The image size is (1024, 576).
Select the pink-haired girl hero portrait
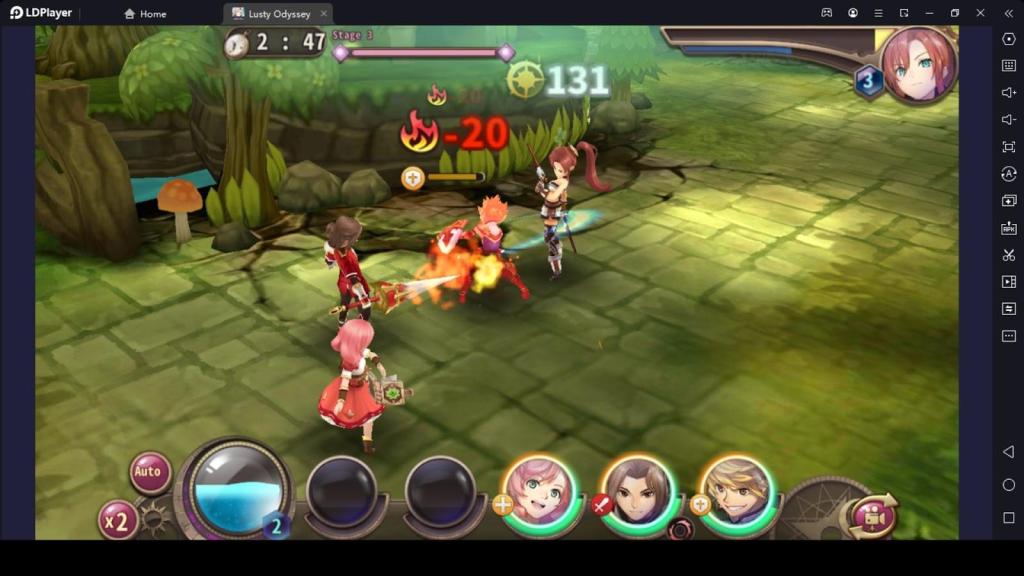(541, 492)
